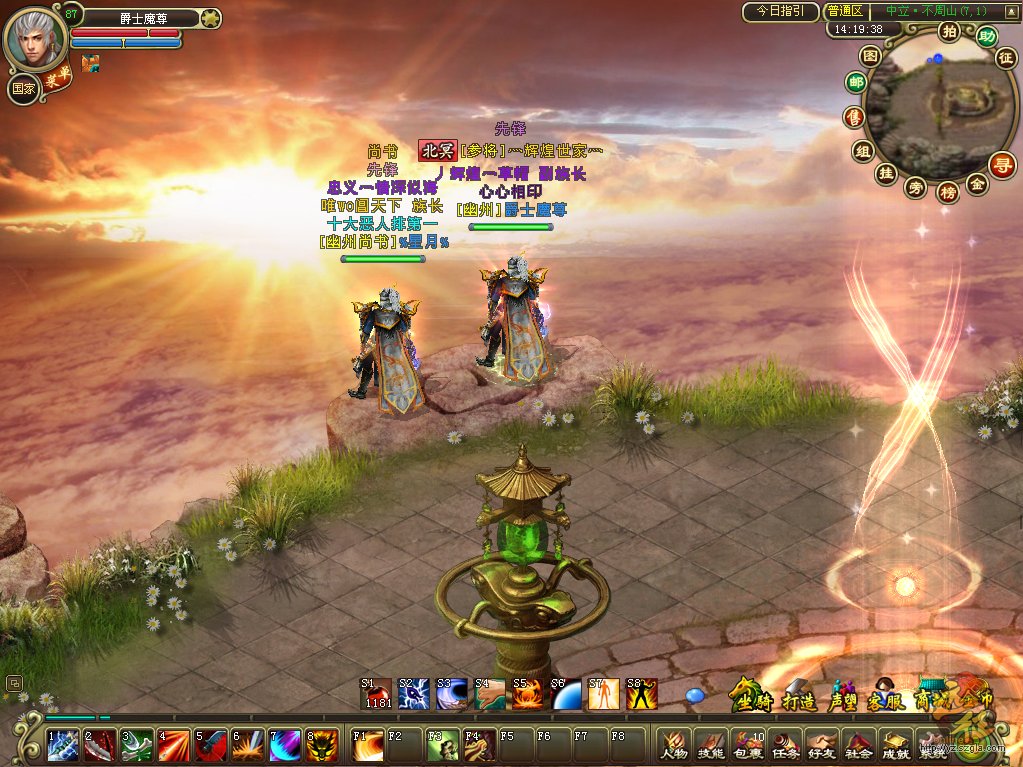This screenshot has height=767, width=1023.
Task: Open the 邮 mail button by minimap
Action: [856, 82]
